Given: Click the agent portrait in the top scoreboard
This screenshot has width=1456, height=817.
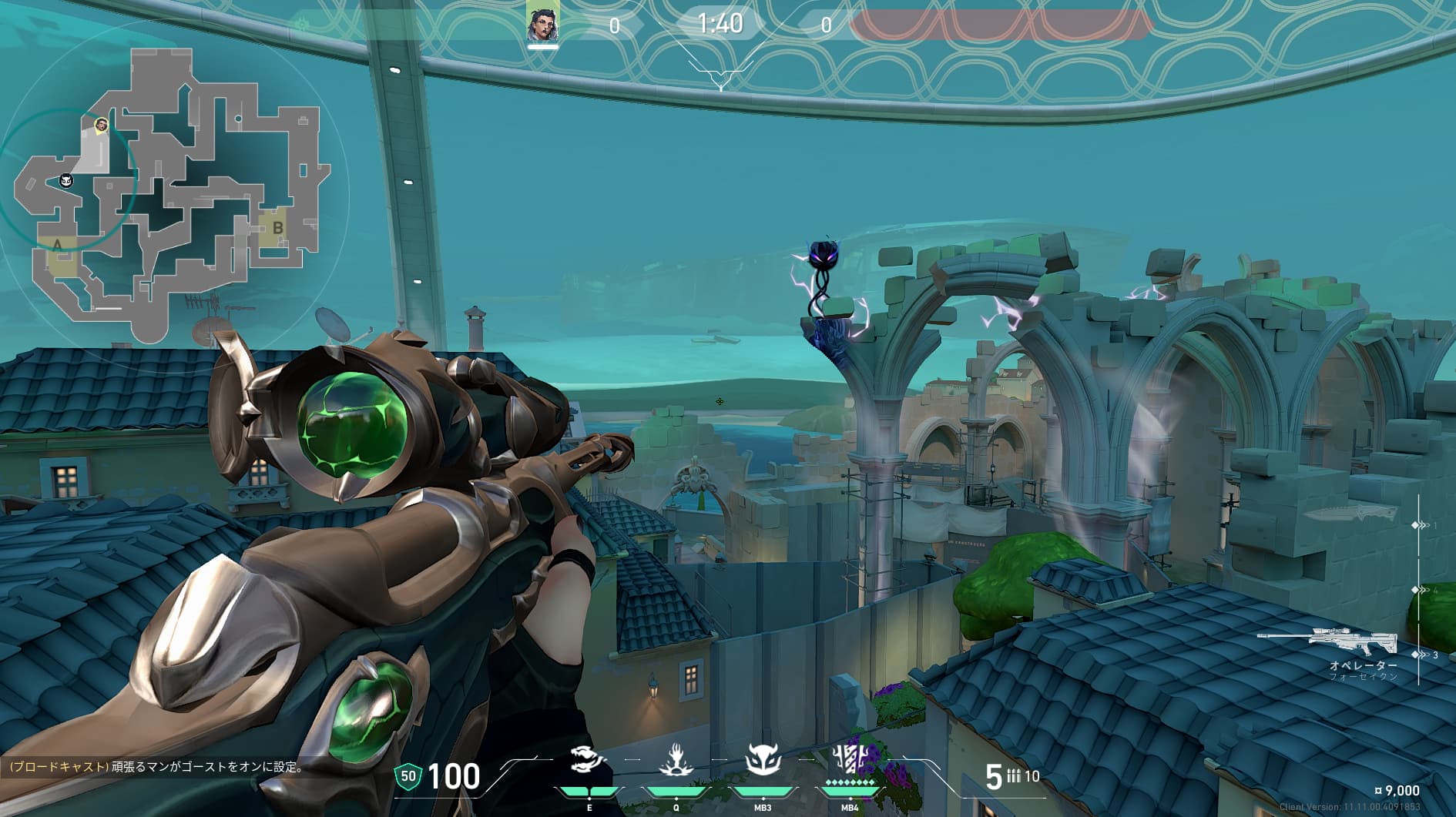Looking at the screenshot, I should (542, 24).
